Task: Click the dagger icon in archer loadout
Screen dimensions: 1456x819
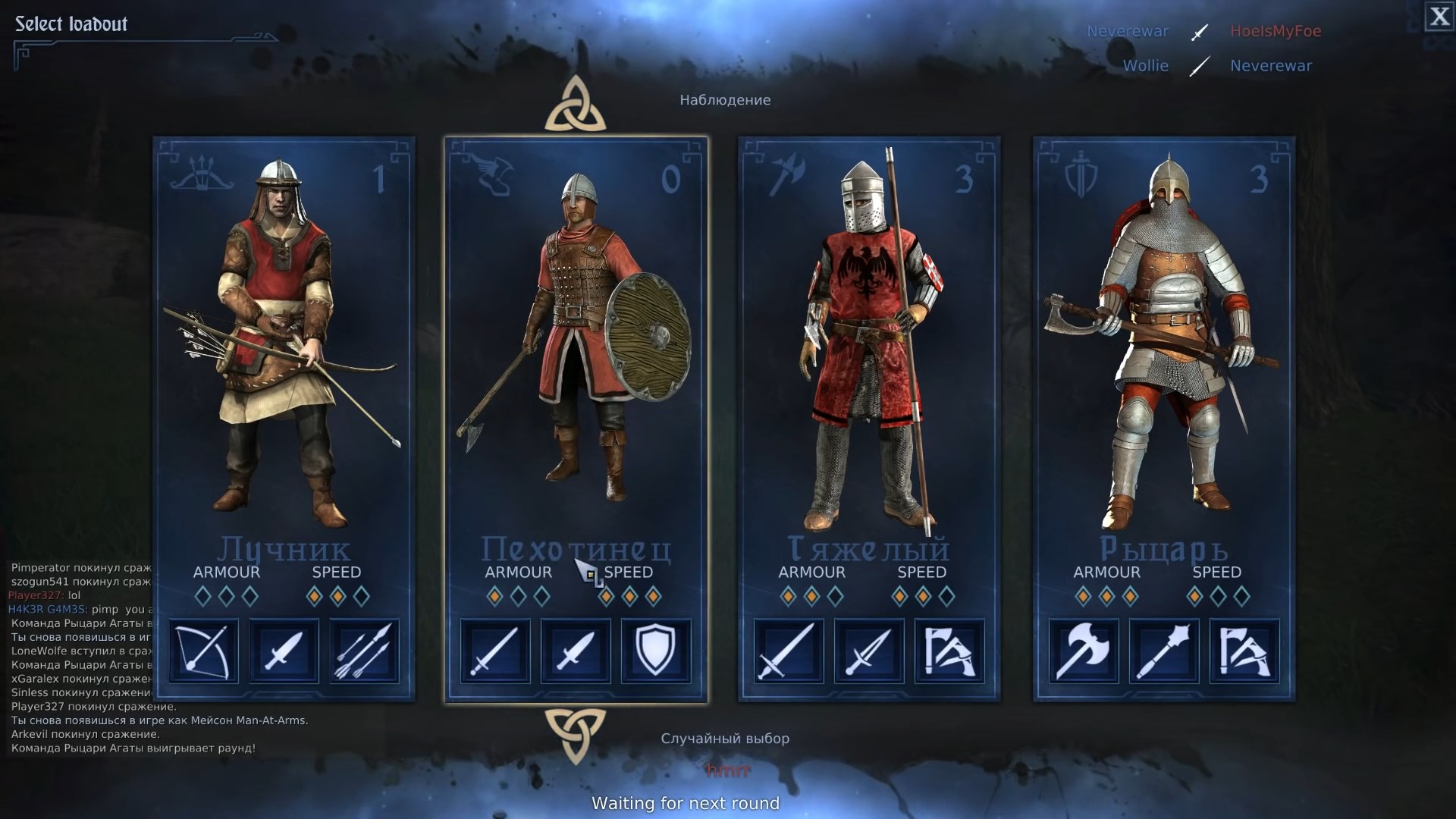Action: pyautogui.click(x=284, y=651)
